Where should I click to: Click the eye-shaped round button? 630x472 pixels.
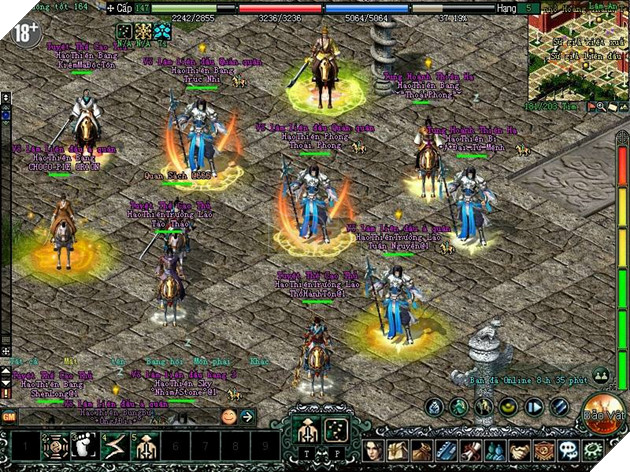pos(509,407)
